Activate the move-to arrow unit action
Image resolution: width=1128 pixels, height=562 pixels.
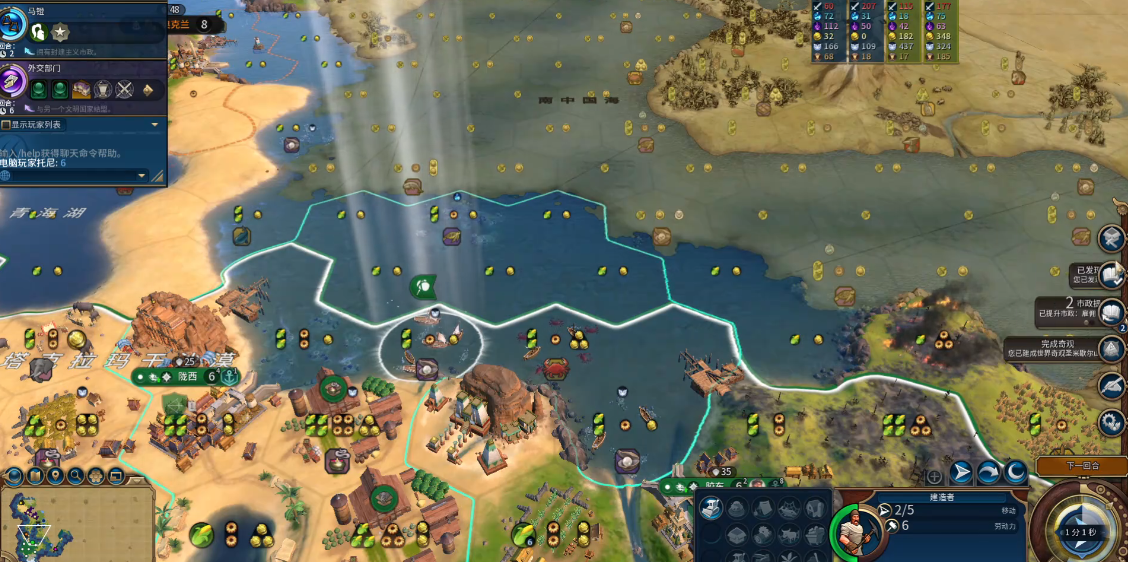coord(962,472)
